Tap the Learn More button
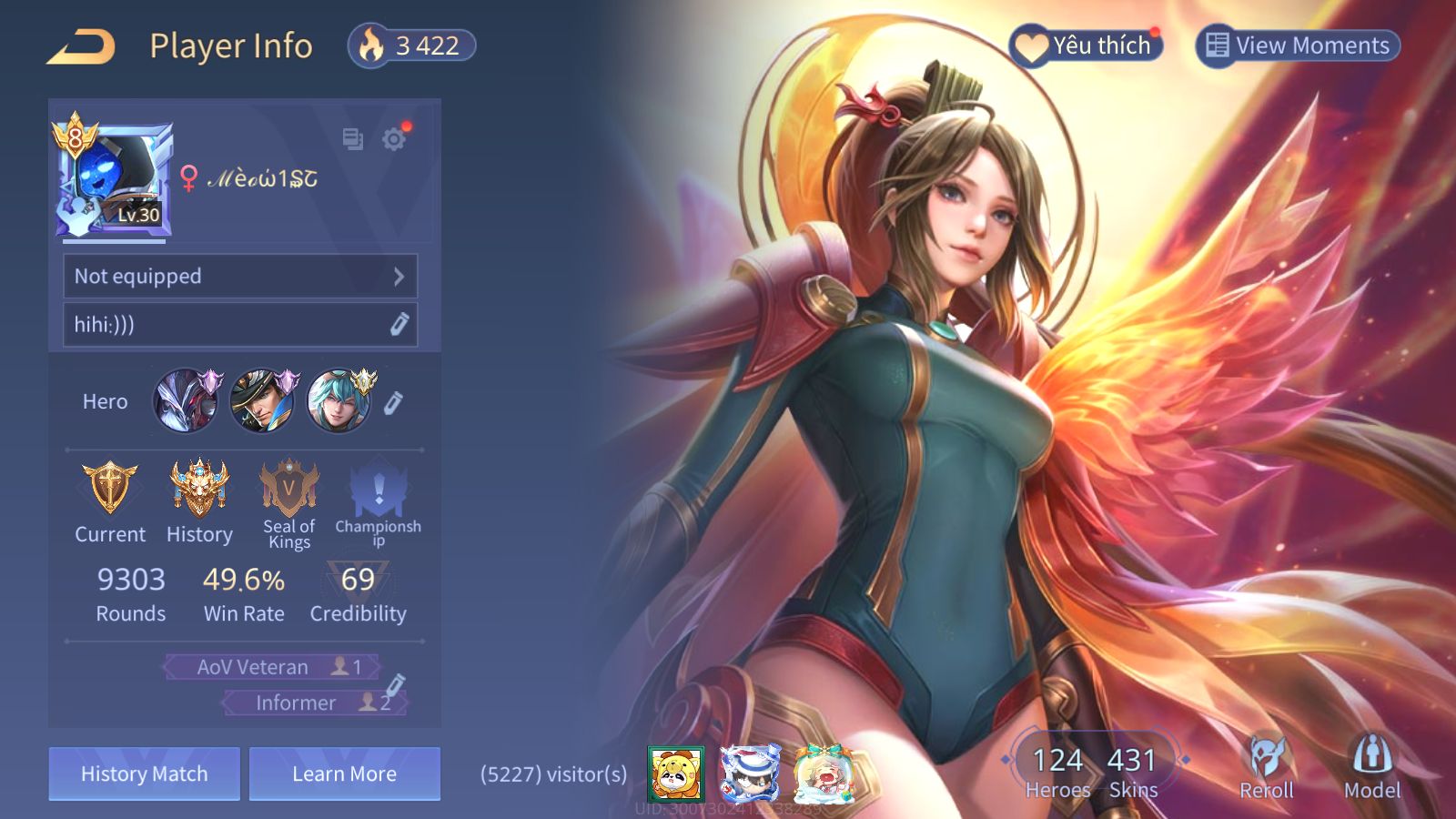 [344, 773]
